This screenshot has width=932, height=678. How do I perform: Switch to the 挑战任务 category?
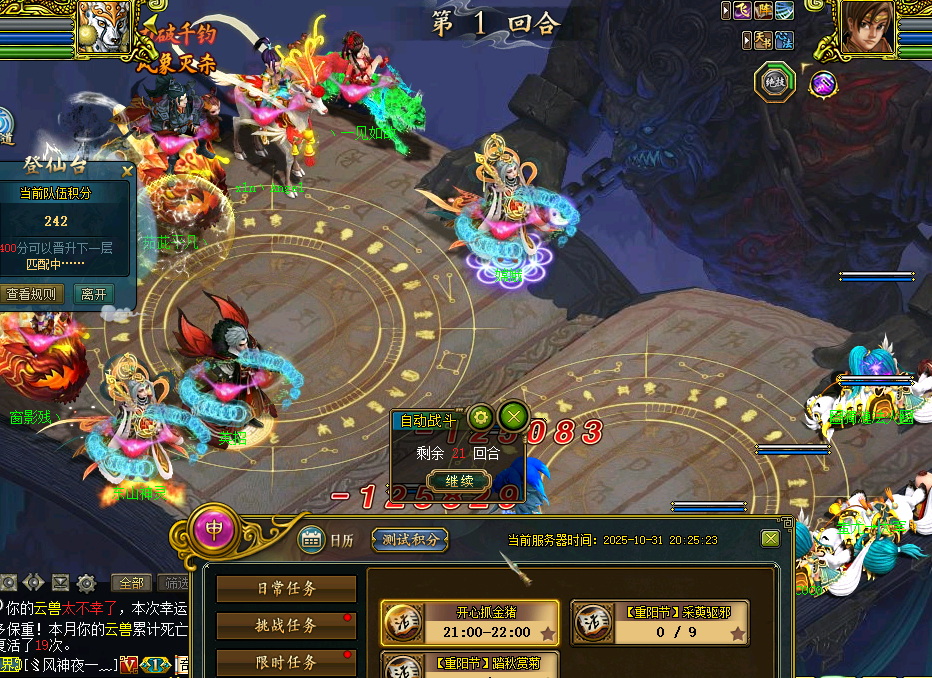286,626
